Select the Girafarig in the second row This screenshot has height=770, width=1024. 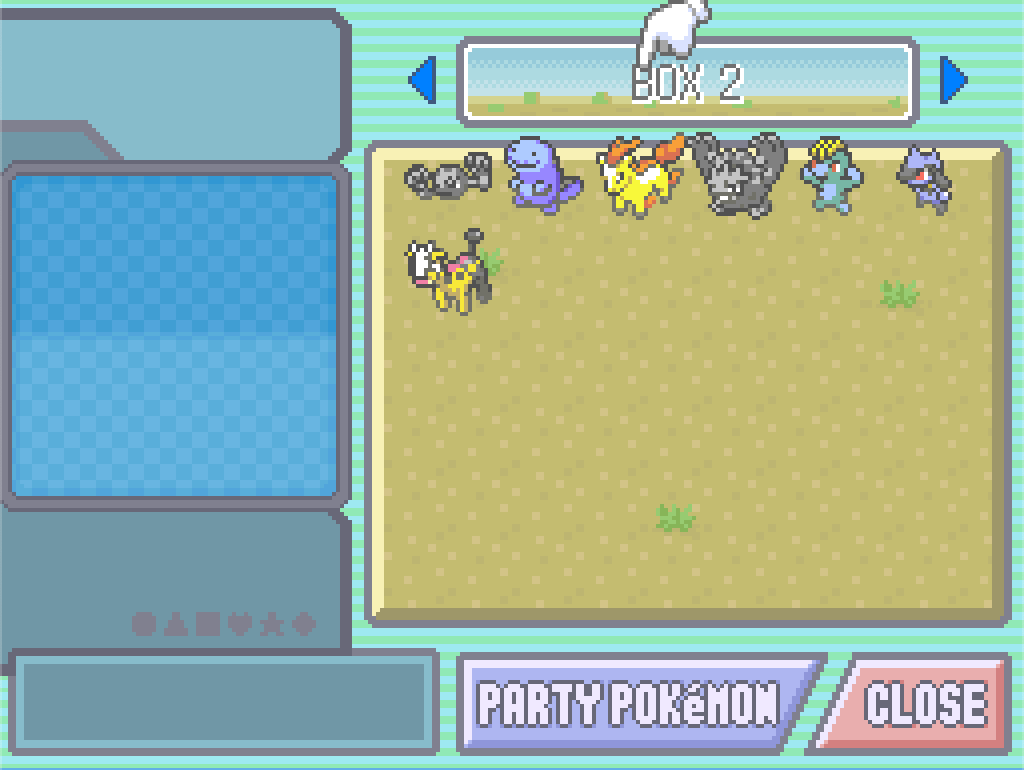[452, 274]
